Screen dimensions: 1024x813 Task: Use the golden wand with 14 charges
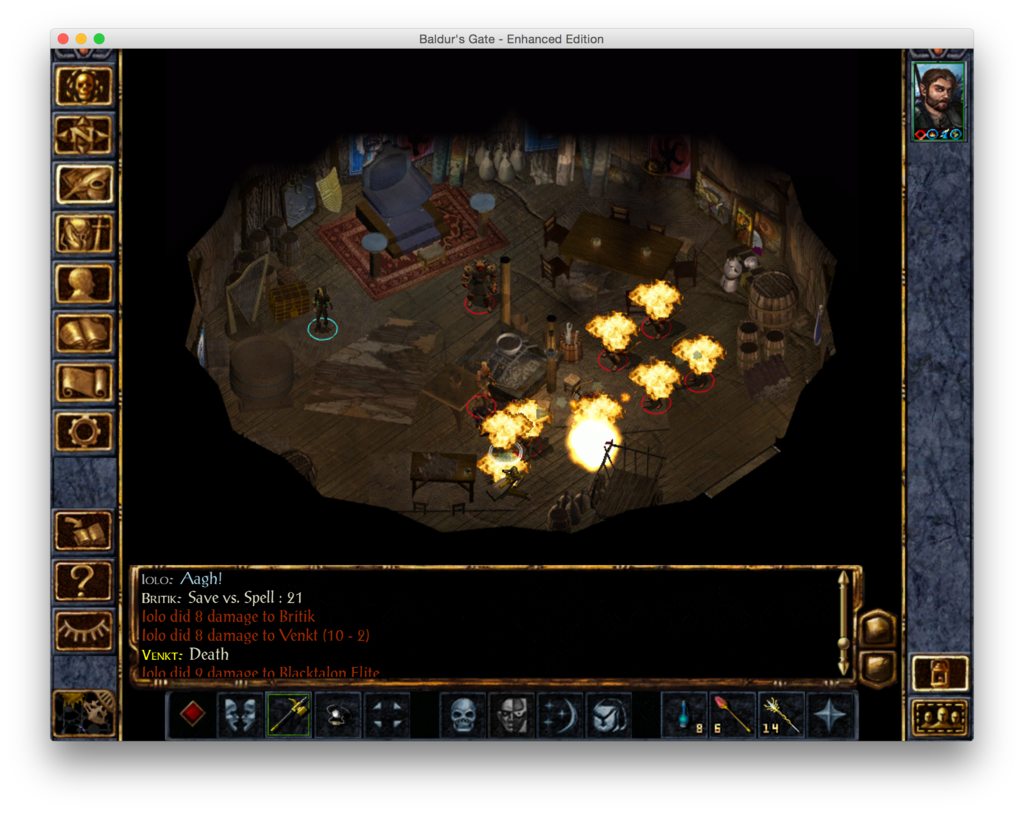tap(782, 714)
